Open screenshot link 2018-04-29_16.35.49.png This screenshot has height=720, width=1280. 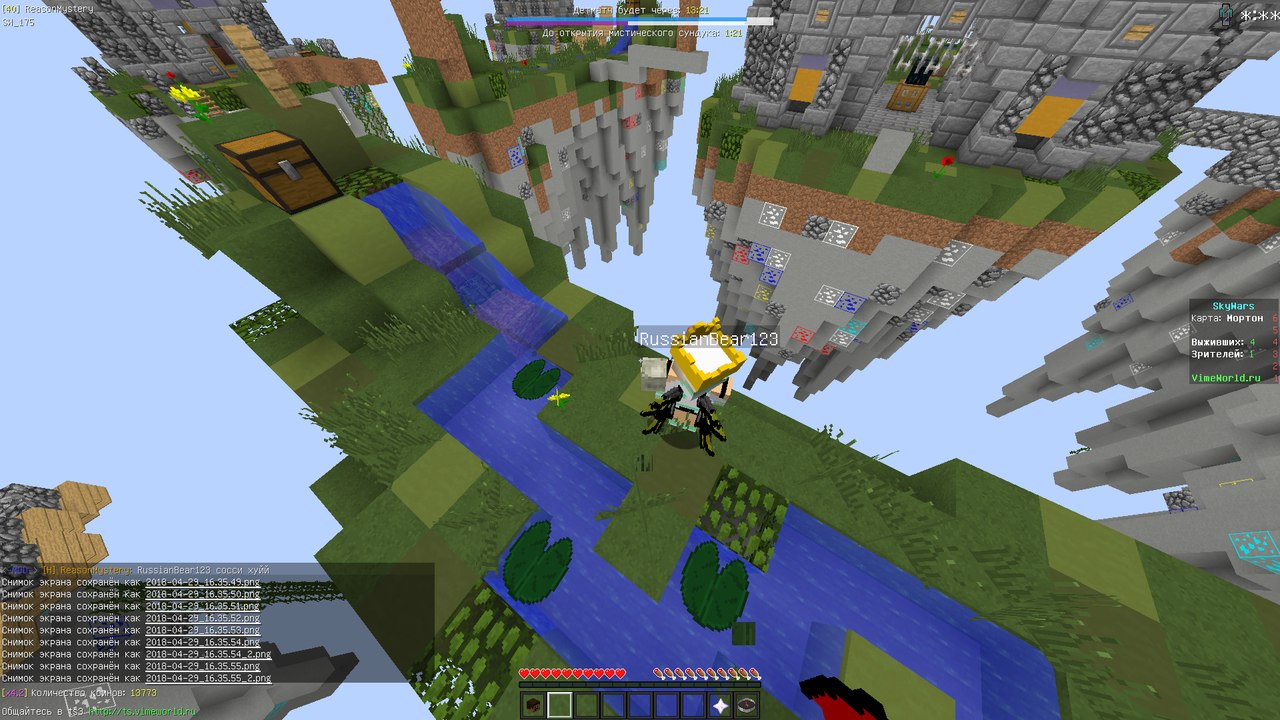[x=202, y=582]
